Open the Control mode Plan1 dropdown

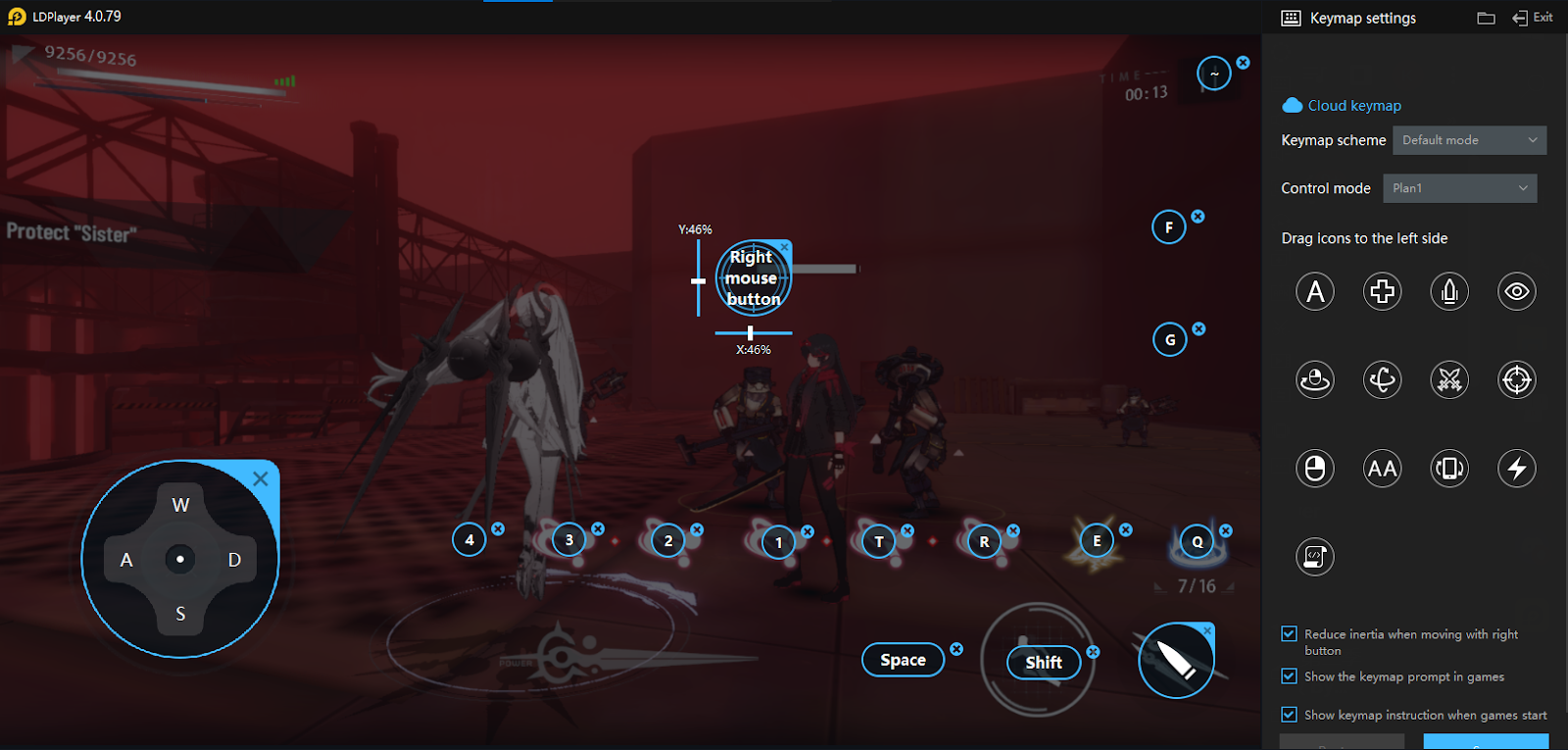1459,188
